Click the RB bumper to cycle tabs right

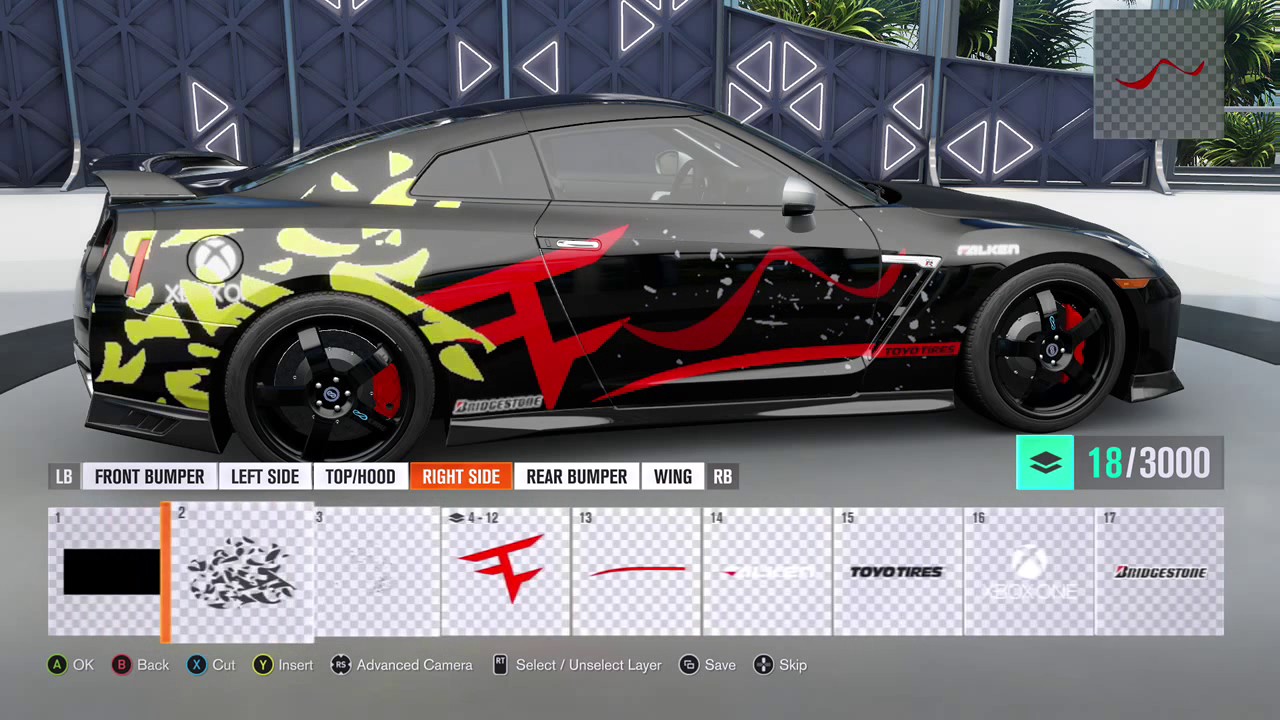(722, 476)
